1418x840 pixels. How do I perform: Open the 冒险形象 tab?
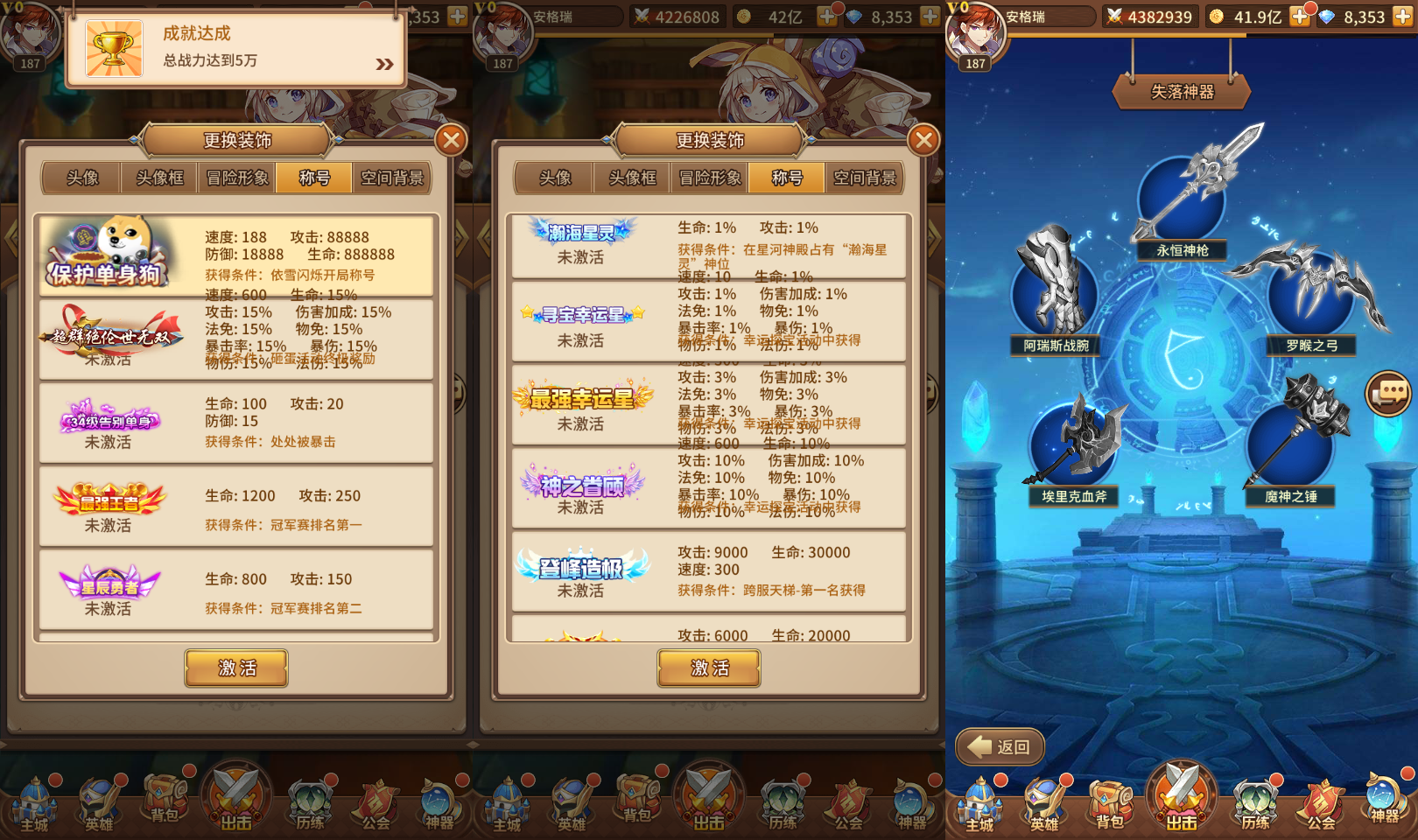pos(235,178)
